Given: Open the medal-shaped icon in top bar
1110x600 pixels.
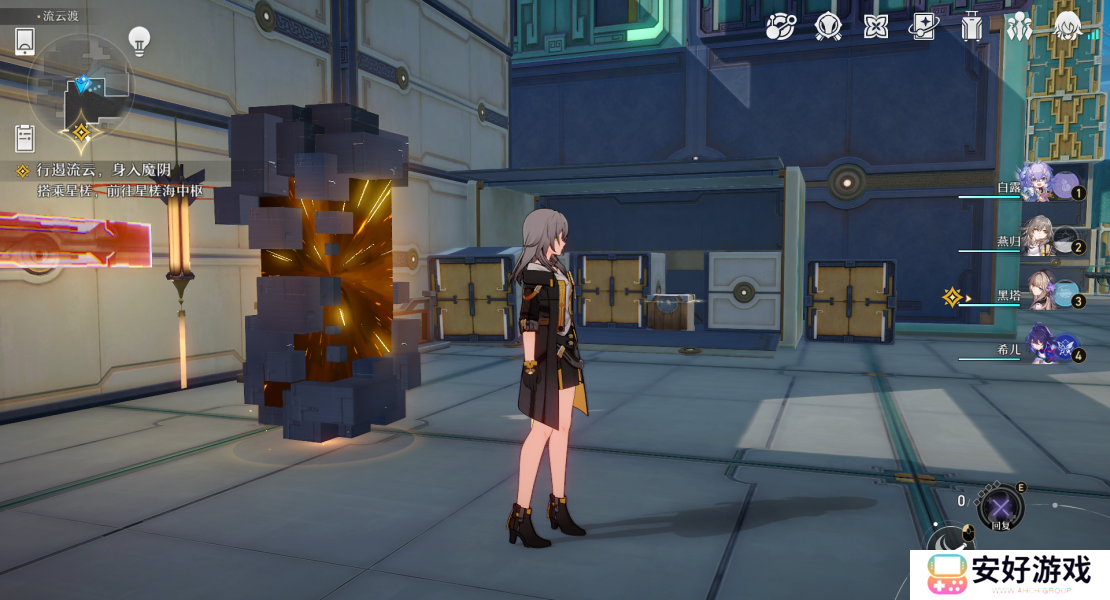Looking at the screenshot, I should (828, 27).
